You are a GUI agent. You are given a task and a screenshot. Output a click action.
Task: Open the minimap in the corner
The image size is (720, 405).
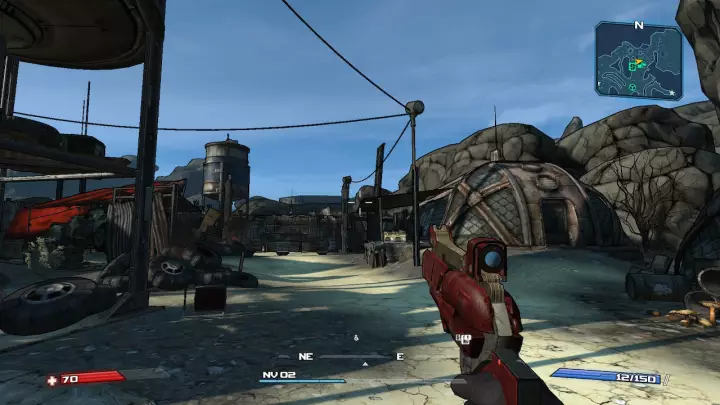638,61
